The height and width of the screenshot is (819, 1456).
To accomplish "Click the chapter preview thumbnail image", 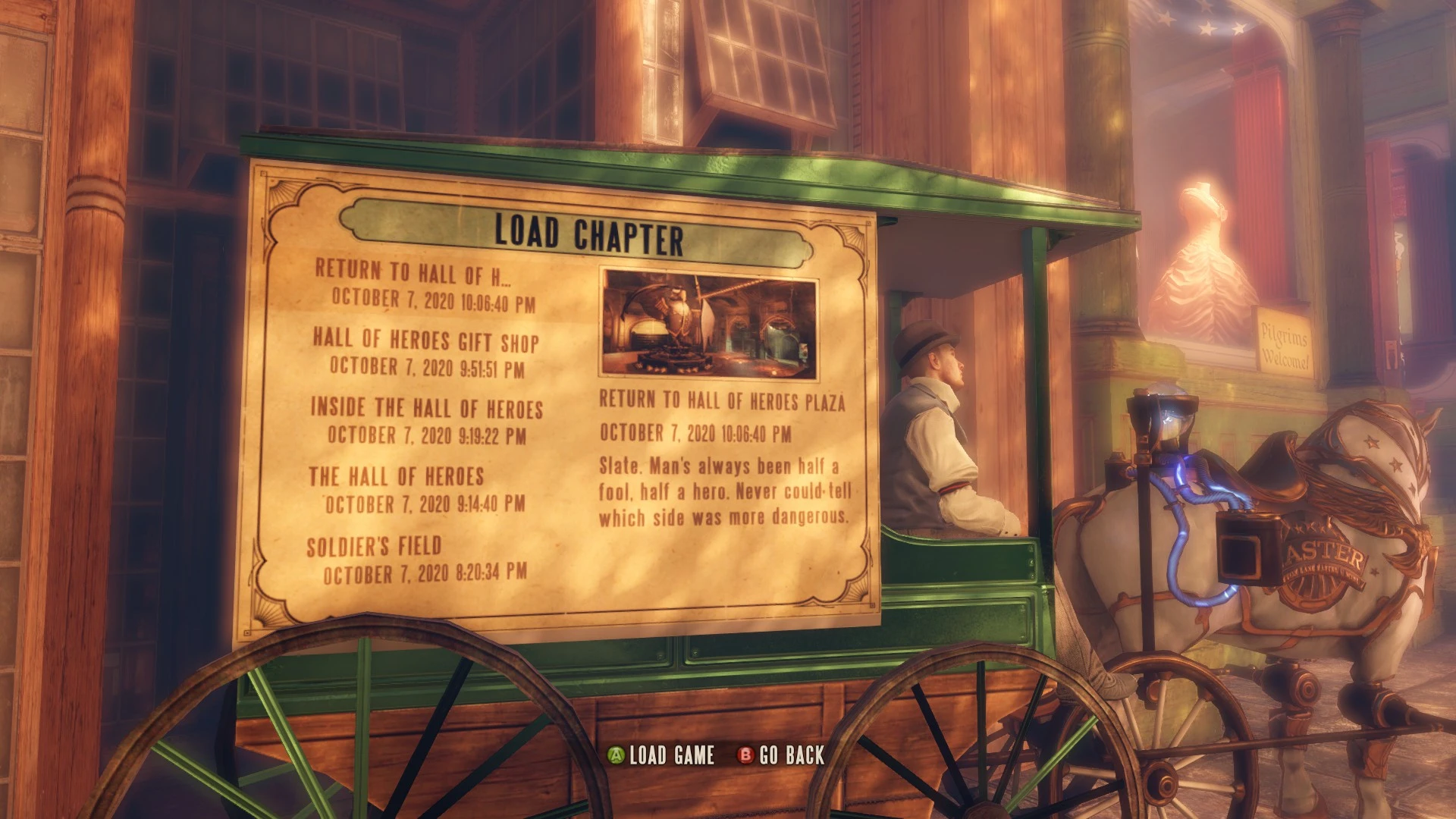I will 708,325.
